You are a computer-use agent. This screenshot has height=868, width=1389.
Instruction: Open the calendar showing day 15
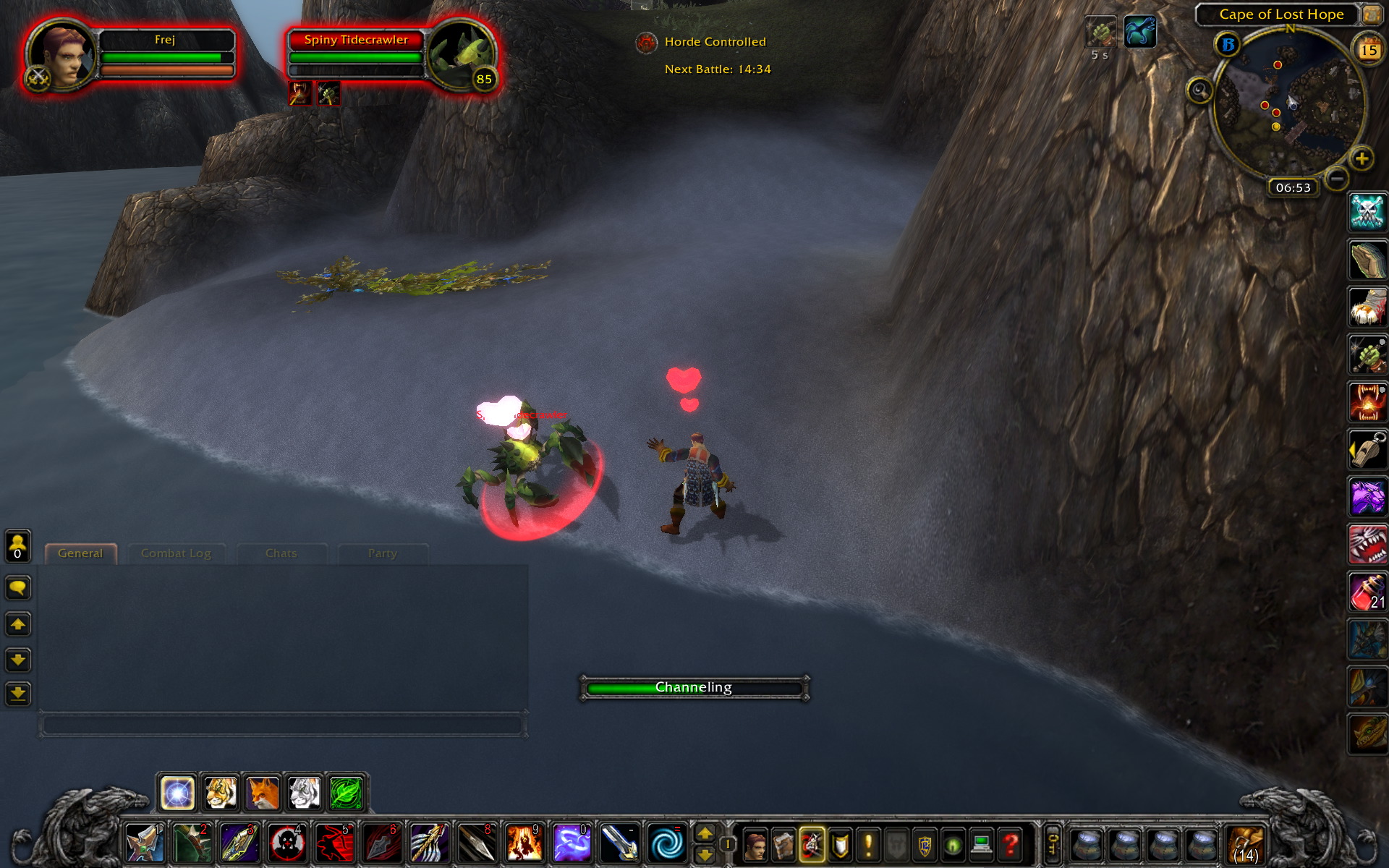coord(1368,50)
